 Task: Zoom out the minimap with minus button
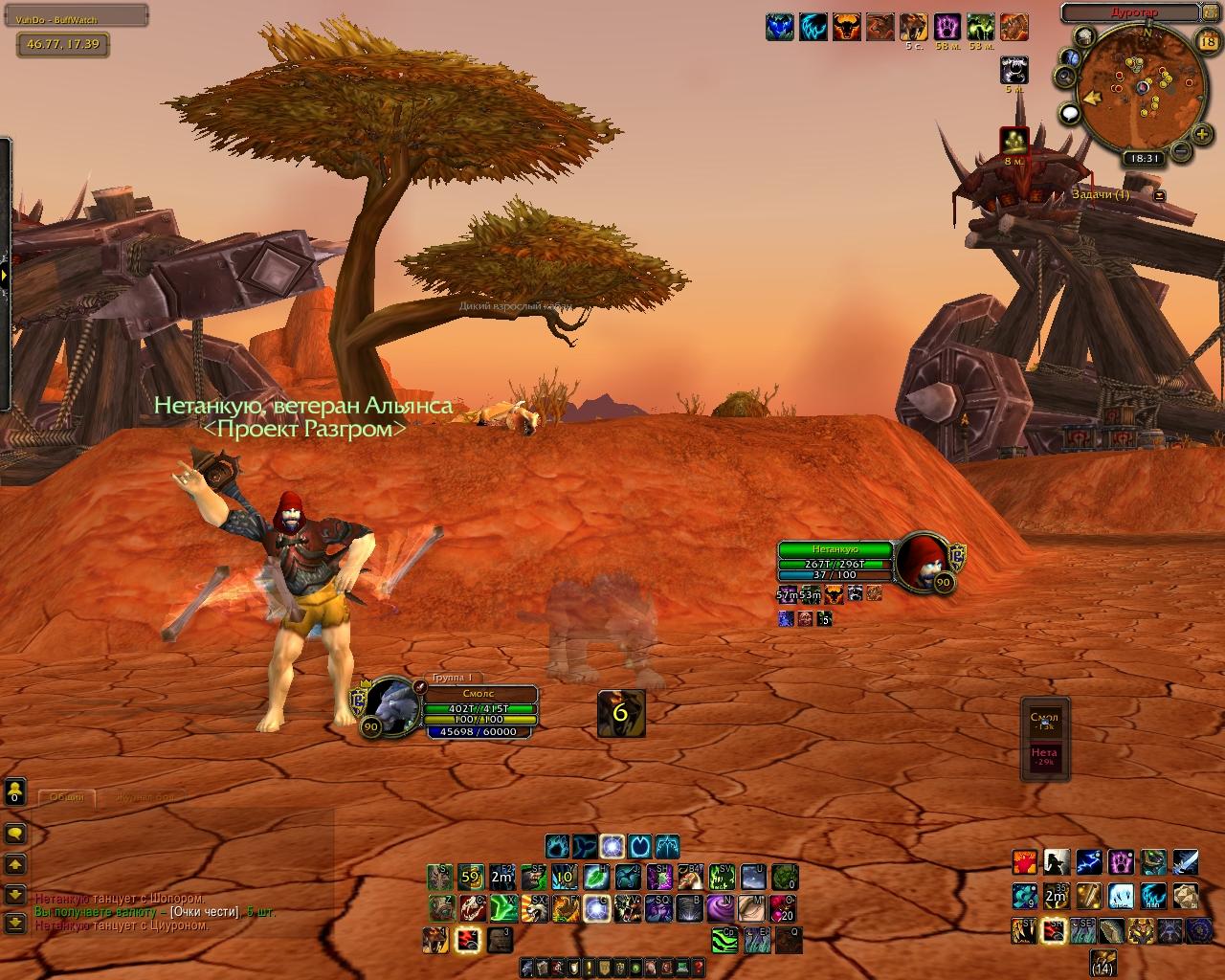click(1181, 150)
